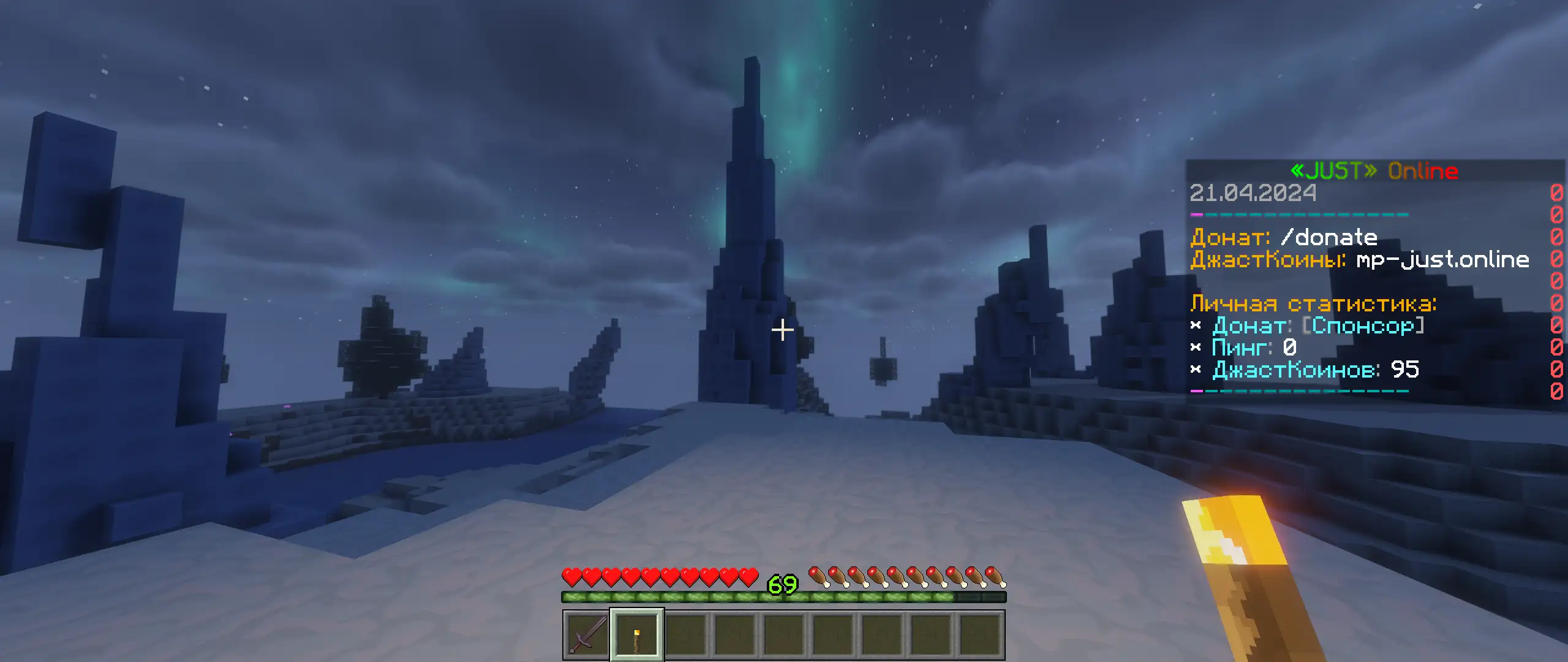1568x662 pixels.
Task: Select the sword hotbar slot
Action: pyautogui.click(x=587, y=634)
